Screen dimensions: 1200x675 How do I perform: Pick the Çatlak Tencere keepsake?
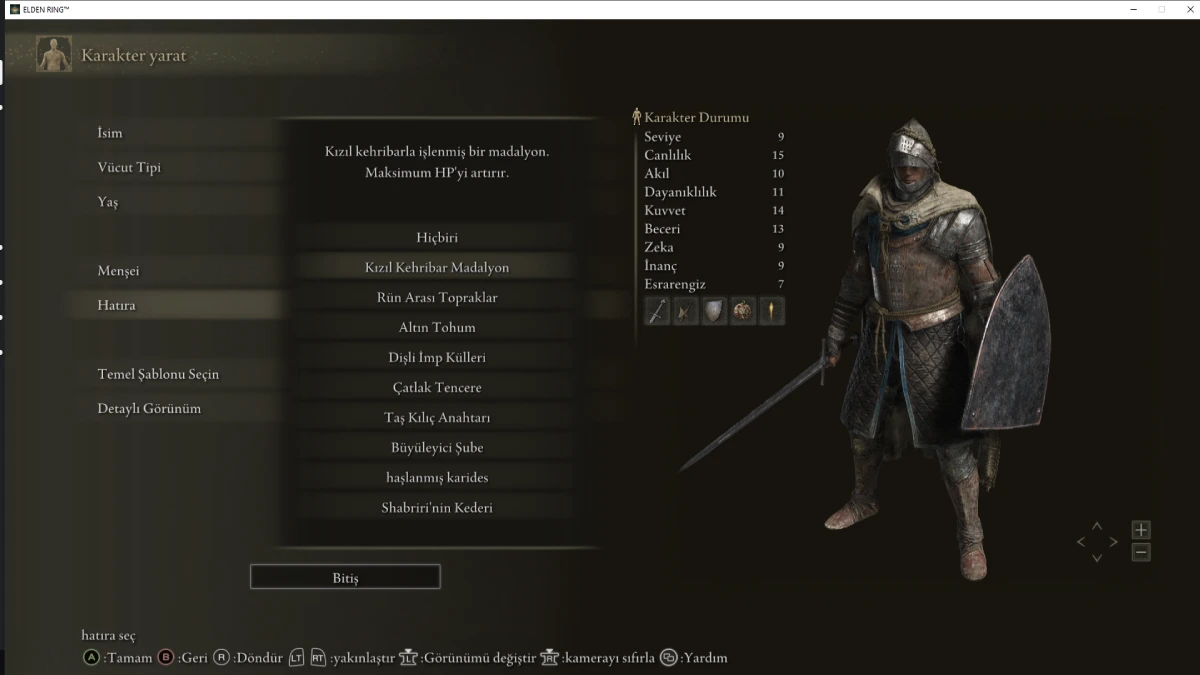pyautogui.click(x=437, y=388)
